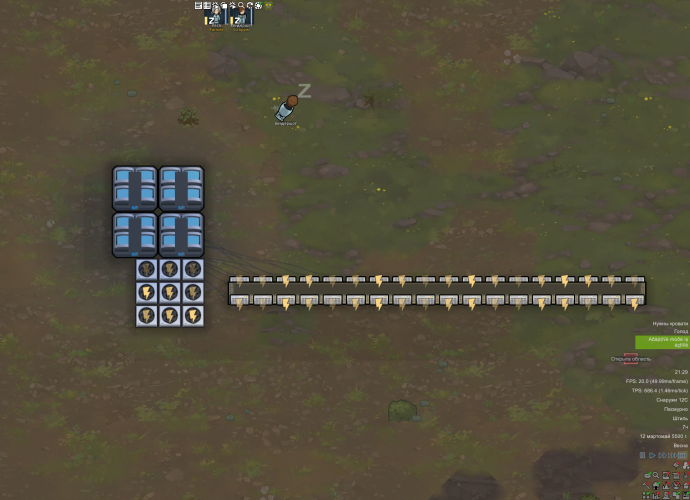
Task: Click the yellow skull icon at top
Action: (x=268, y=6)
